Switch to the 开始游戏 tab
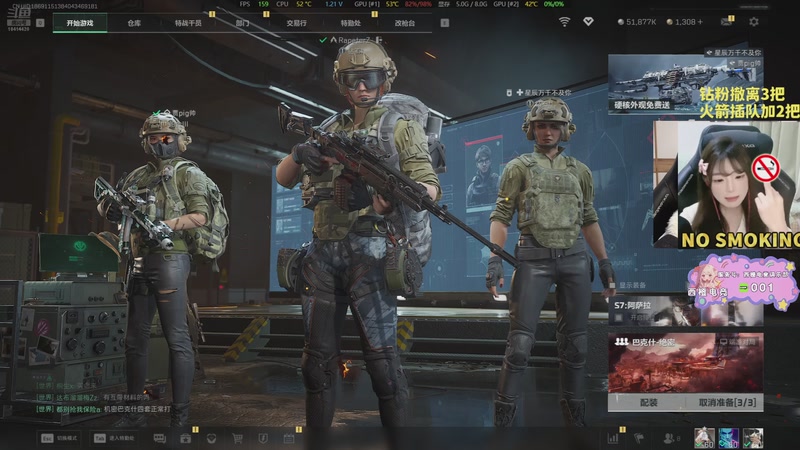 [x=81, y=22]
